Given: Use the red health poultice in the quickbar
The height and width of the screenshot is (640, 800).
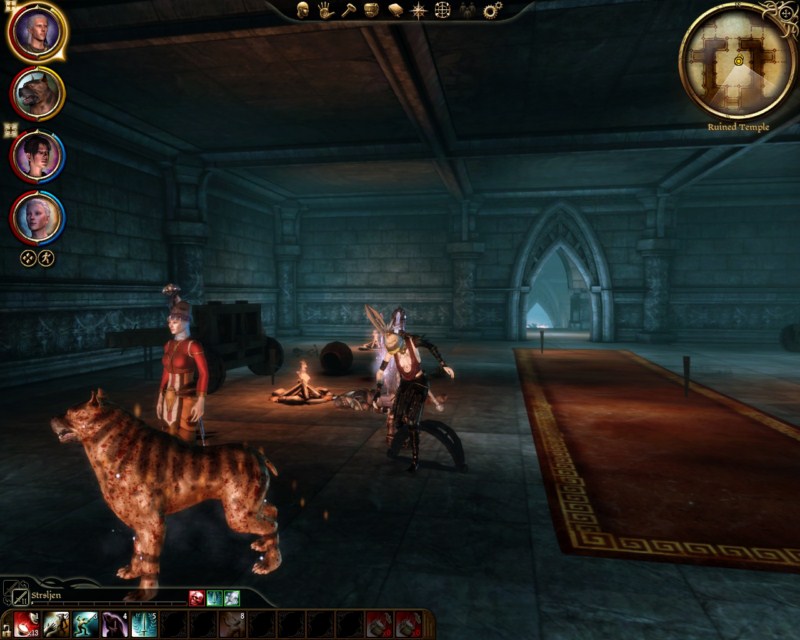Looking at the screenshot, I should [26, 625].
